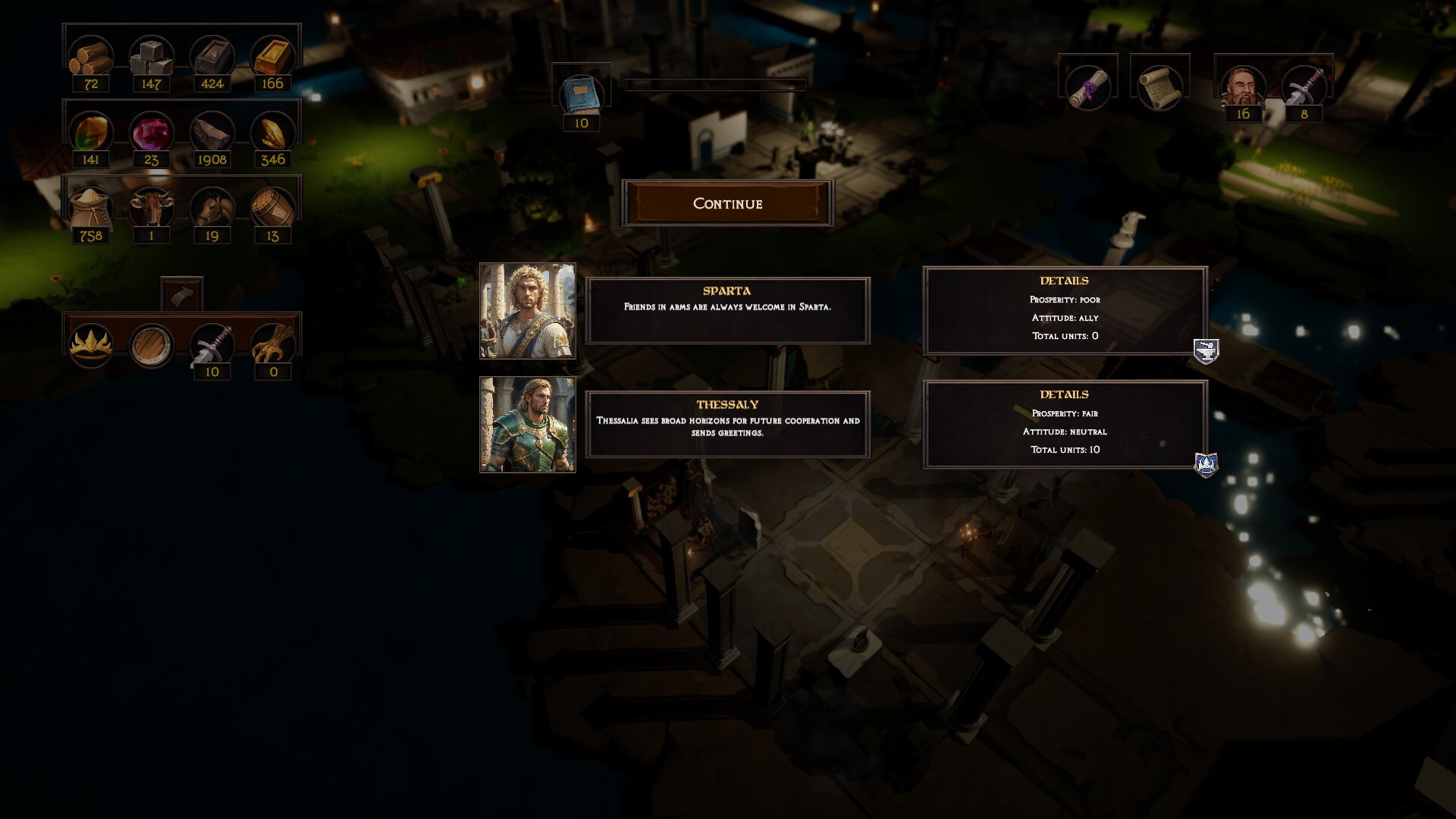Click the shield emblem beside Sparta's Details panel
This screenshot has height=819, width=1456.
[1205, 351]
